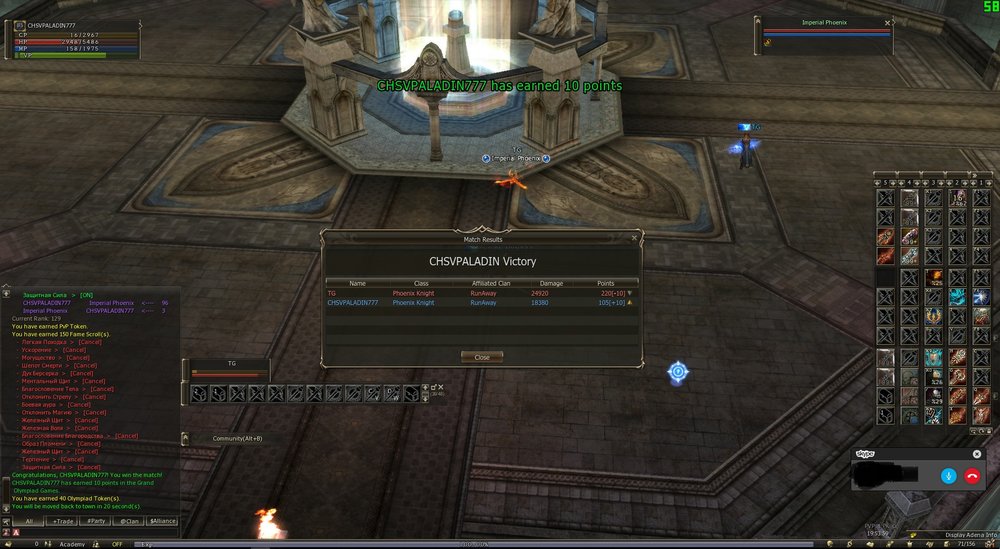This screenshot has width=1000, height=549.
Task: Sort match results by Damage column
Action: [x=551, y=283]
